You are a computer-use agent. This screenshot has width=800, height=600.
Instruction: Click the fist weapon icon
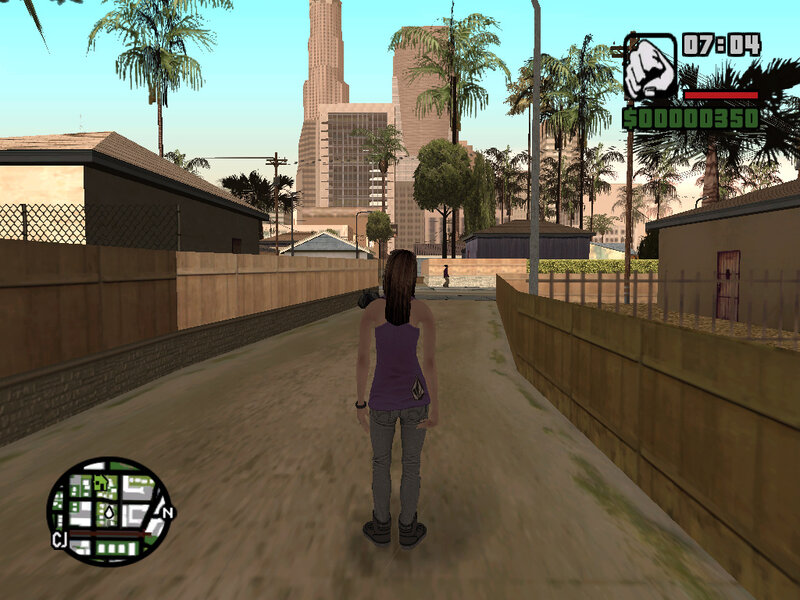pyautogui.click(x=652, y=67)
